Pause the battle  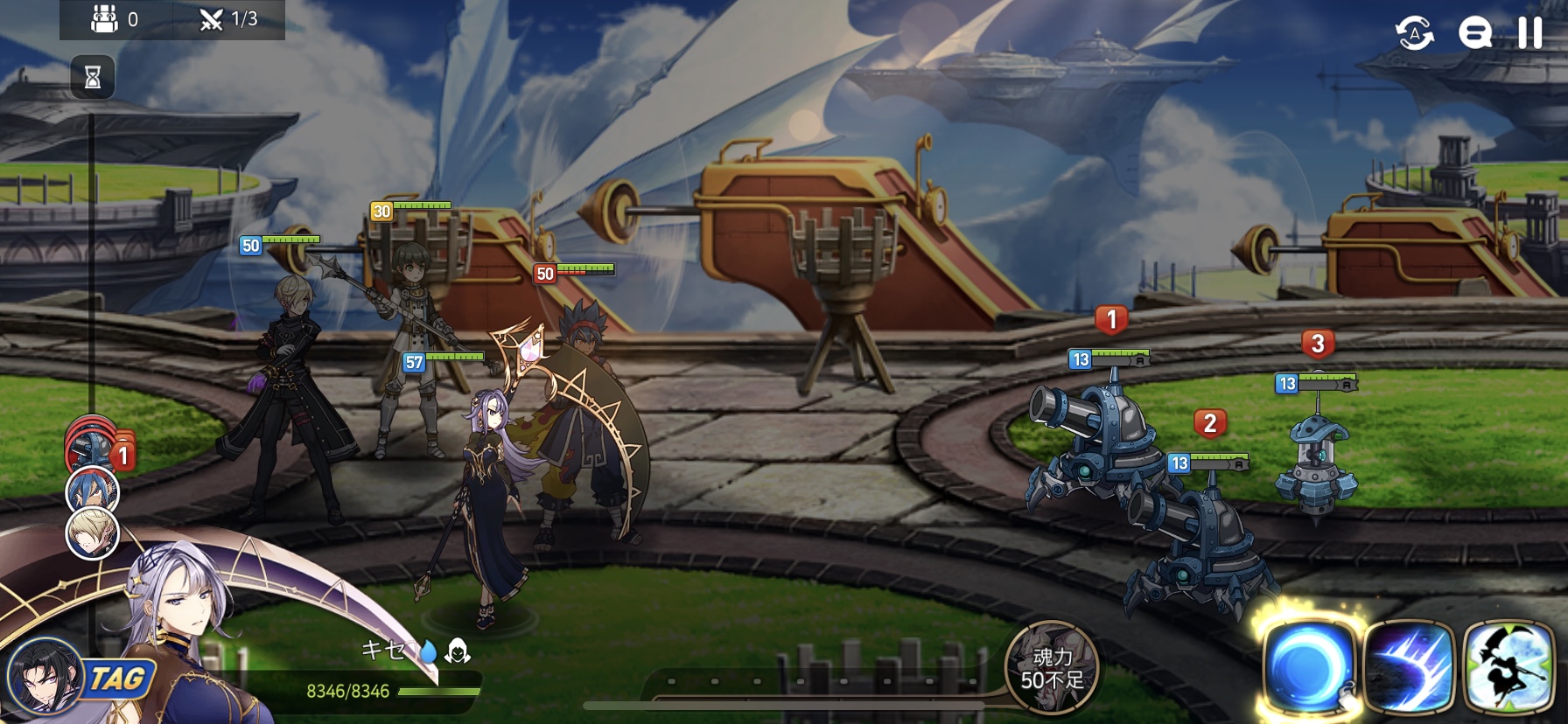click(1529, 32)
